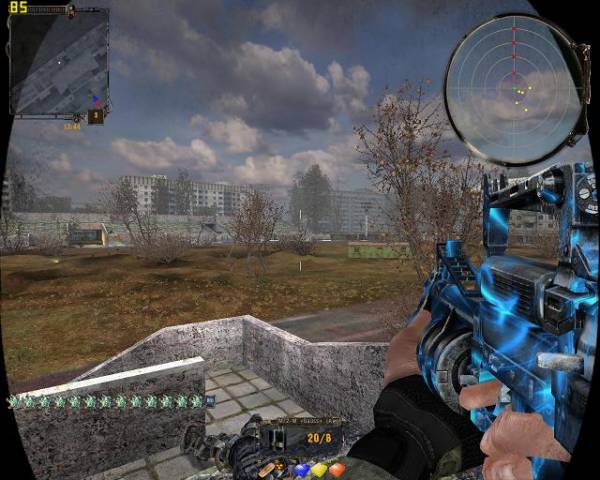This screenshot has height=480, width=600.
Task: Click the square minimap panel
Action: coord(59,63)
